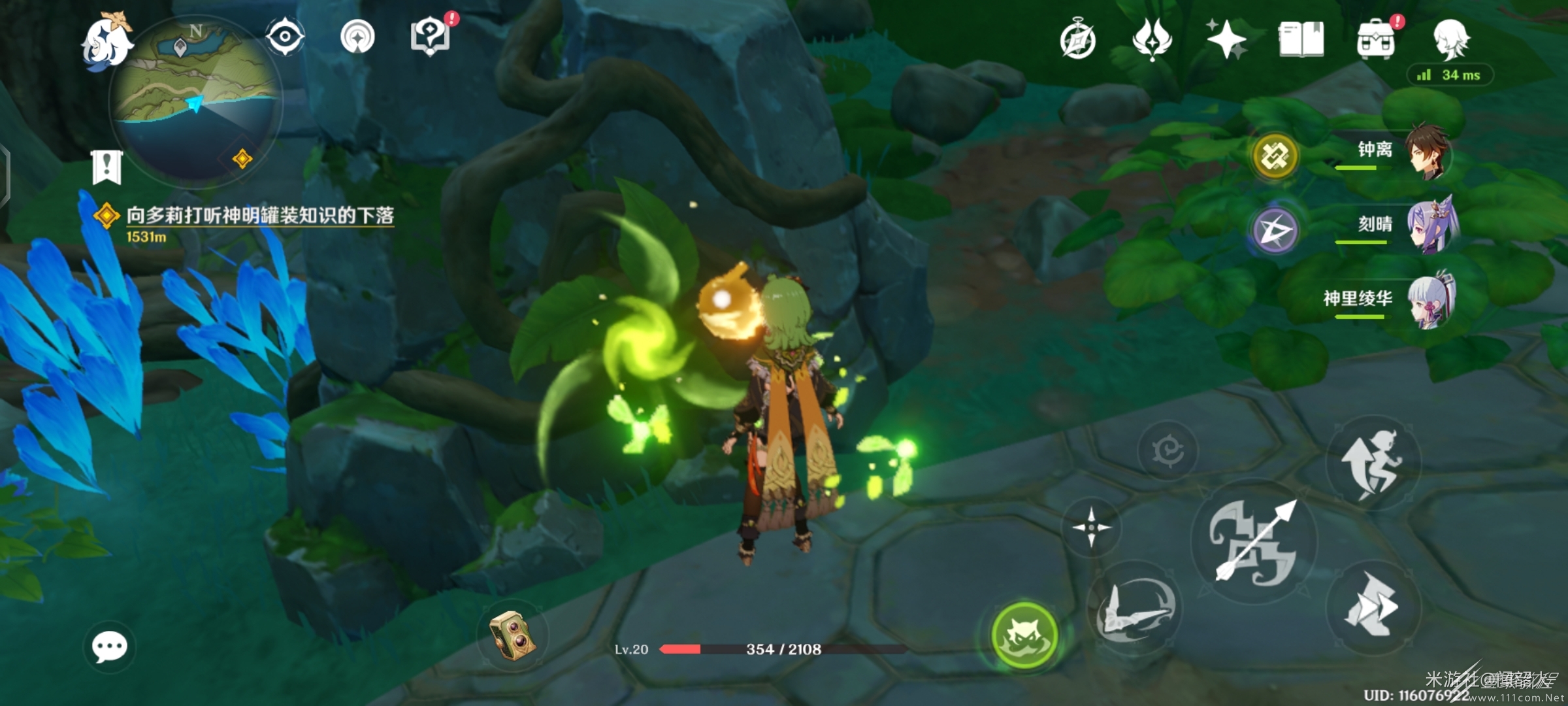Toggle Elemental Sight eye icon
Image resolution: width=1568 pixels, height=706 pixels.
286,36
